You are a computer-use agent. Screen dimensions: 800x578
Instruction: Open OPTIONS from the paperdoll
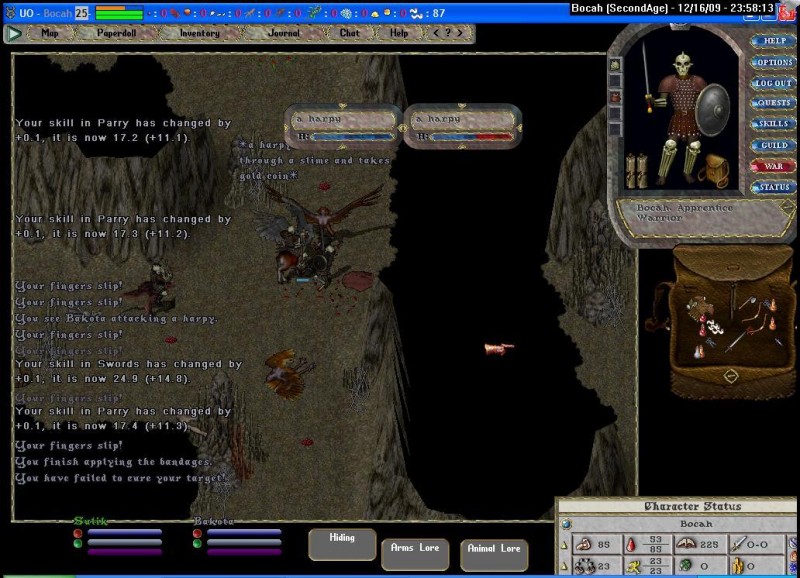[774, 62]
